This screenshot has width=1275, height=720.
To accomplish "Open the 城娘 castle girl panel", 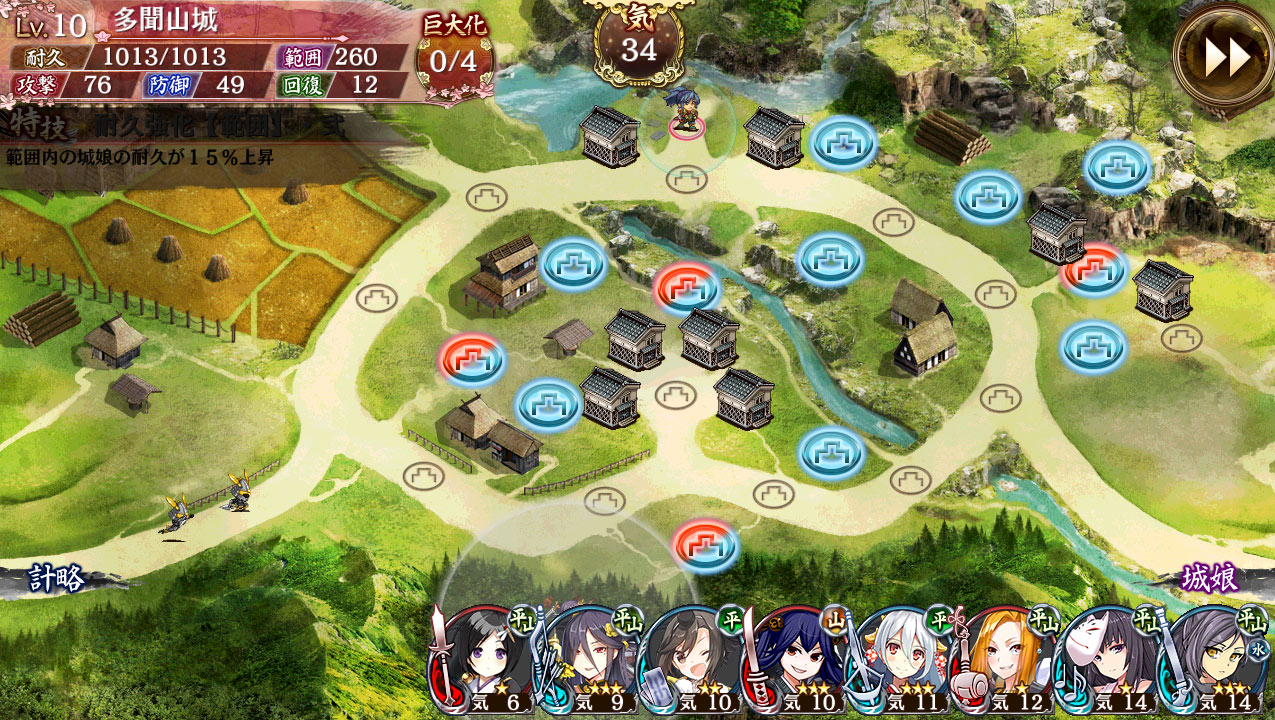I will 1211,579.
